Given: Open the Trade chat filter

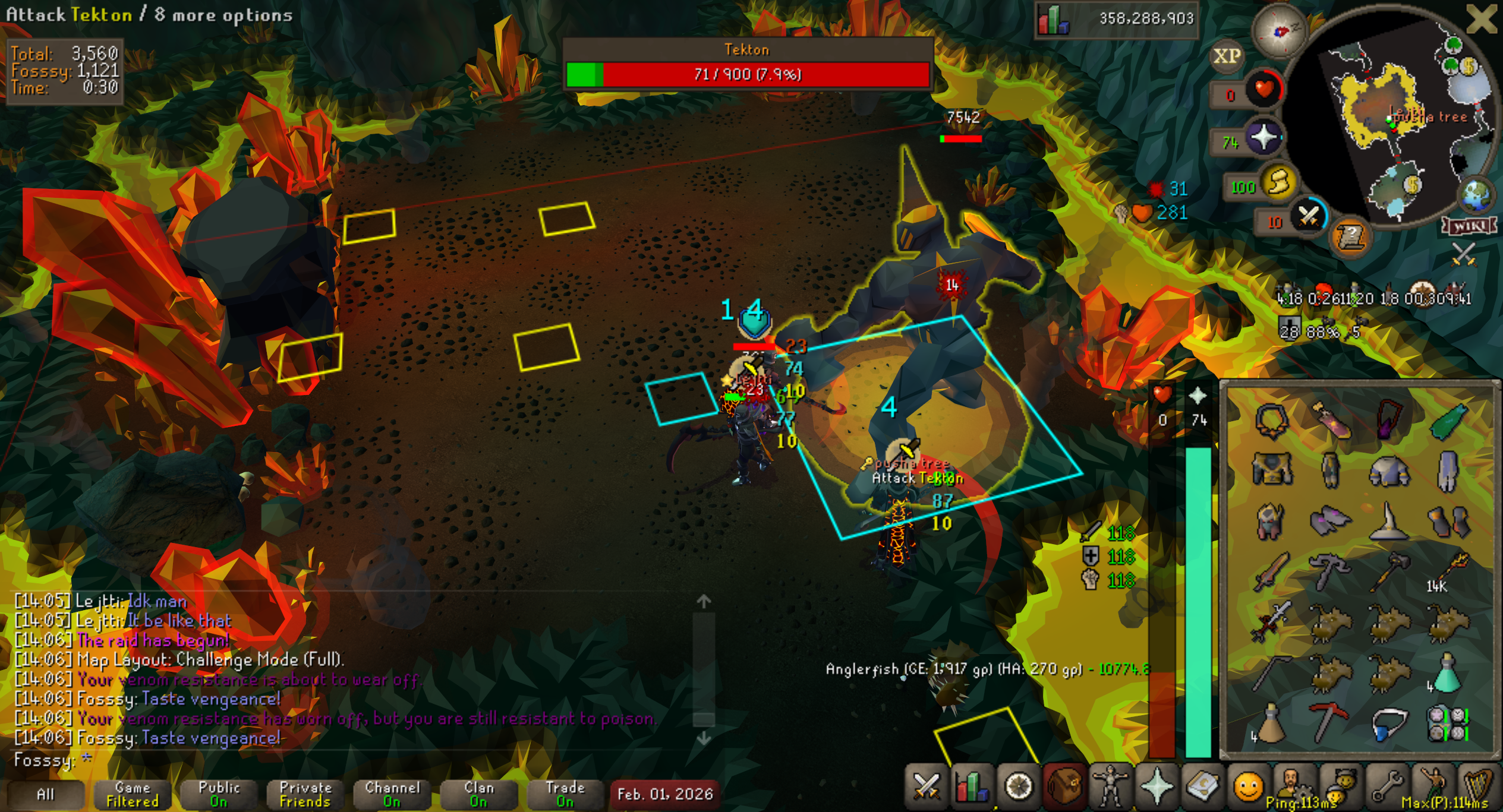Looking at the screenshot, I should tap(565, 794).
